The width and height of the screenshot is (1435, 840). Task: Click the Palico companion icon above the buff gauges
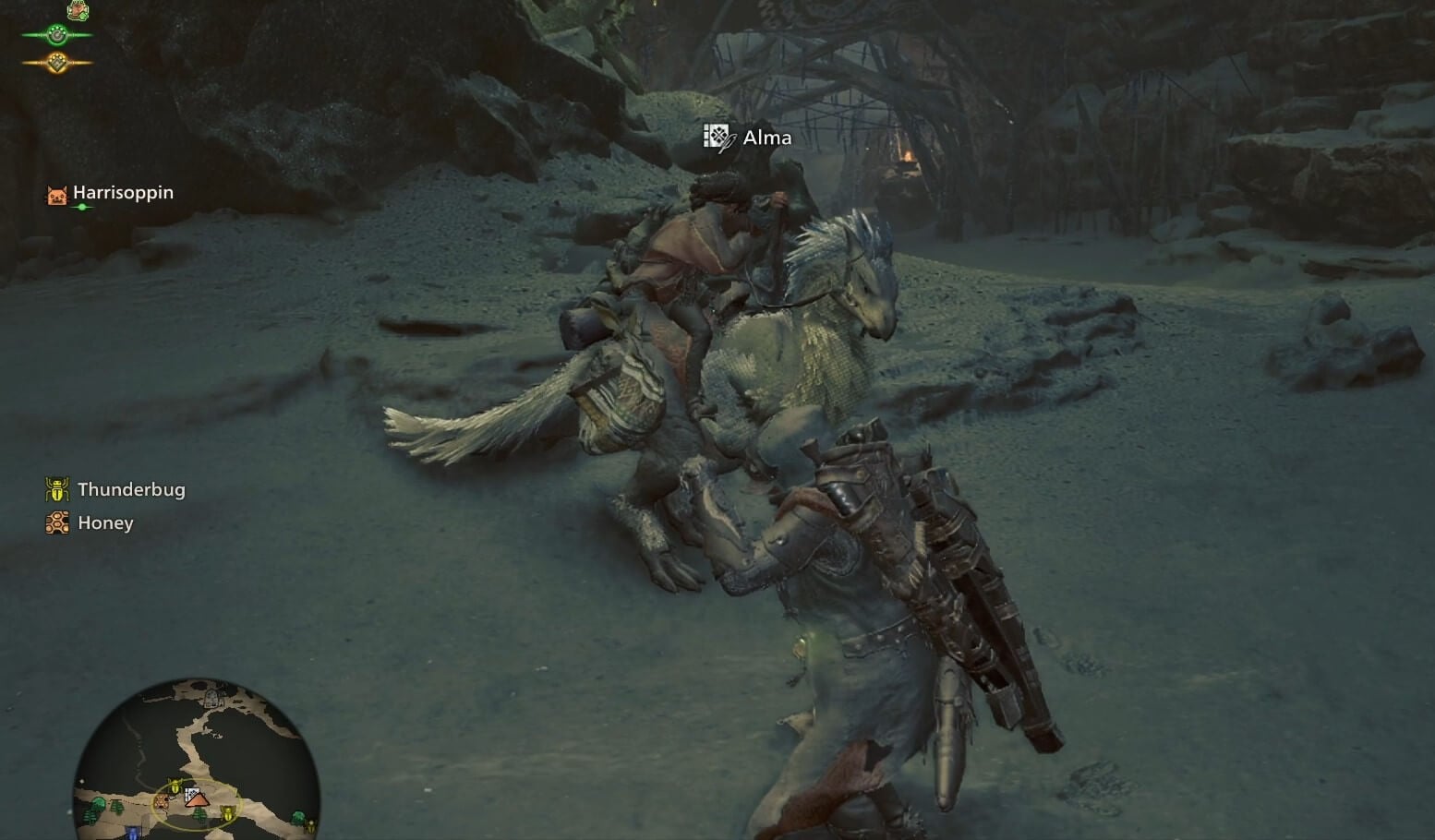point(78,10)
